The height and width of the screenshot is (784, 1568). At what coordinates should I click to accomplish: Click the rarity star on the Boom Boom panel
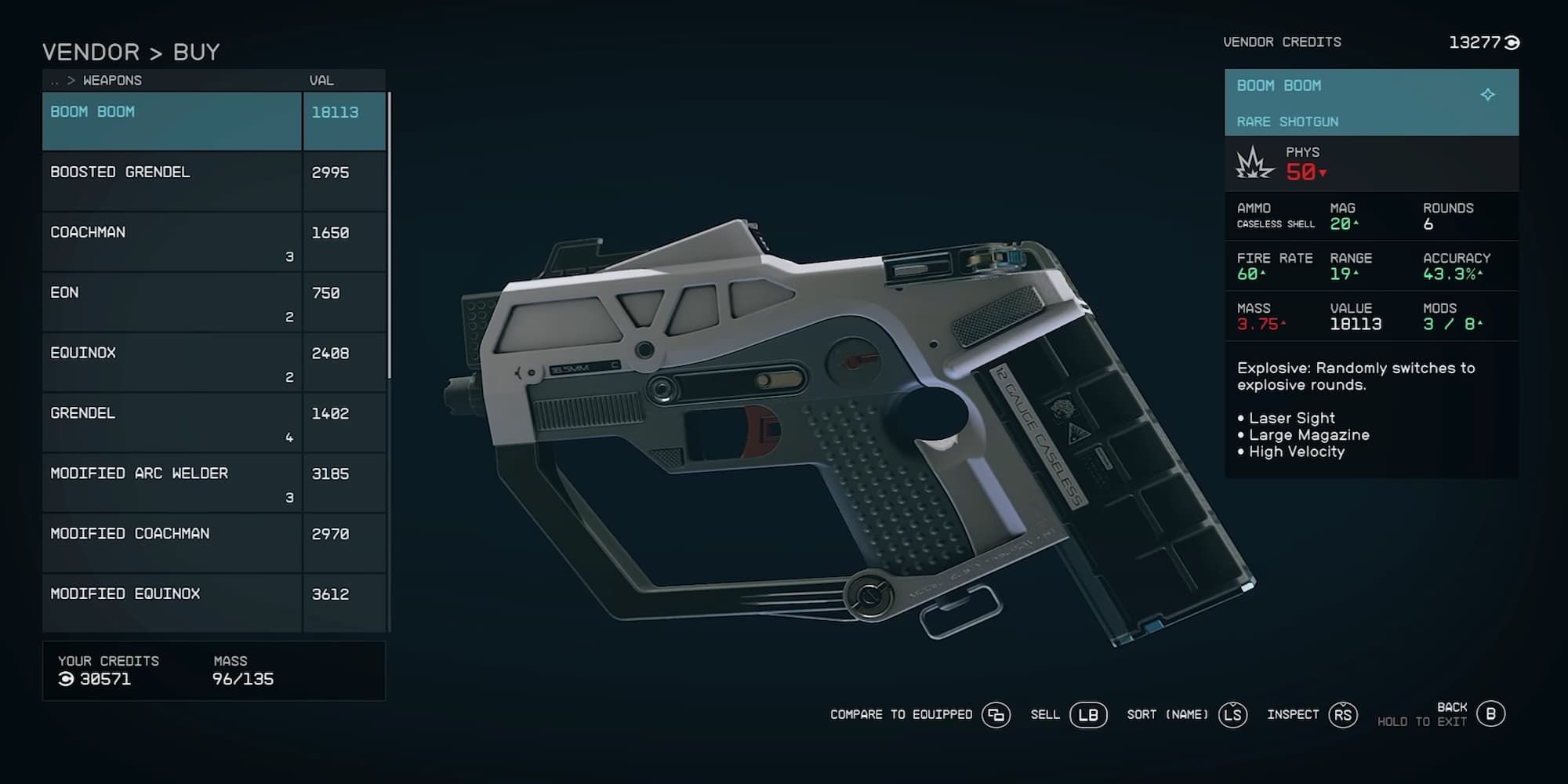(x=1489, y=93)
